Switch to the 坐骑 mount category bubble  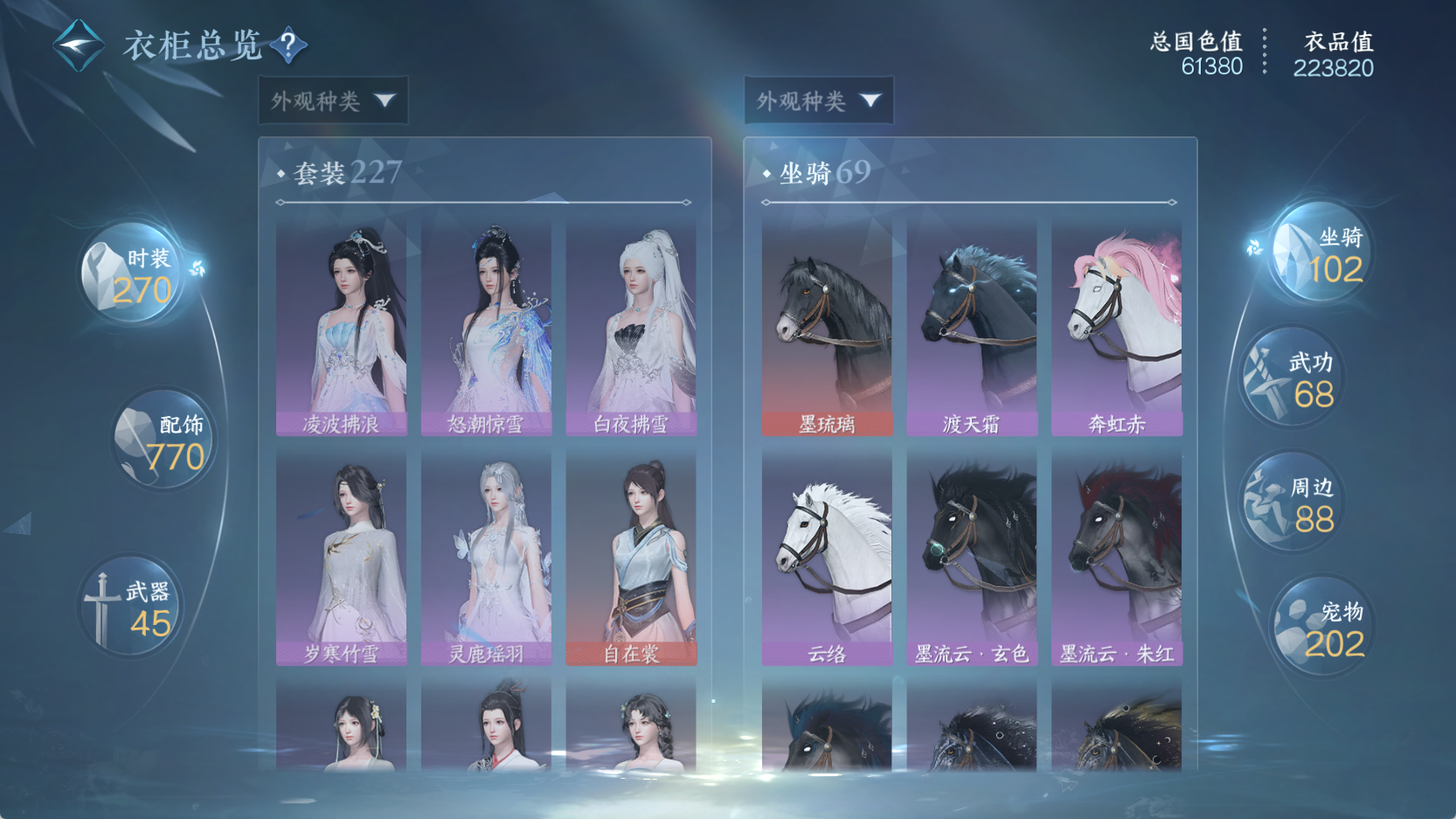[x=1320, y=253]
